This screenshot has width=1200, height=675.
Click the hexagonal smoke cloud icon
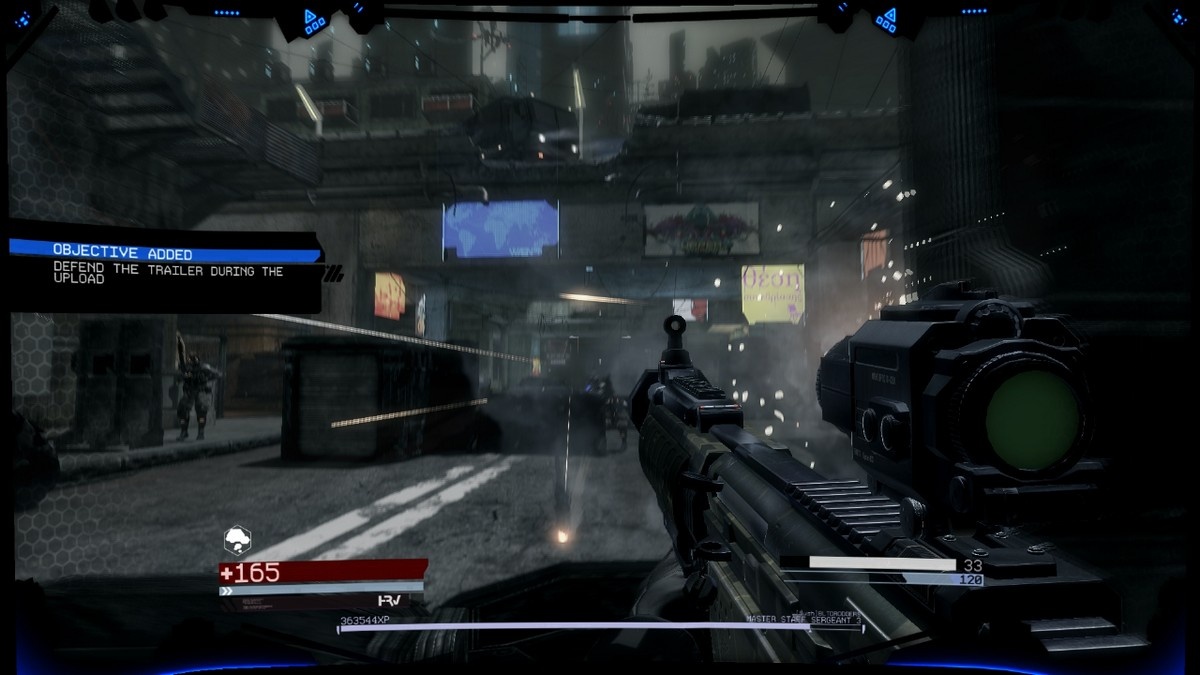click(x=237, y=540)
